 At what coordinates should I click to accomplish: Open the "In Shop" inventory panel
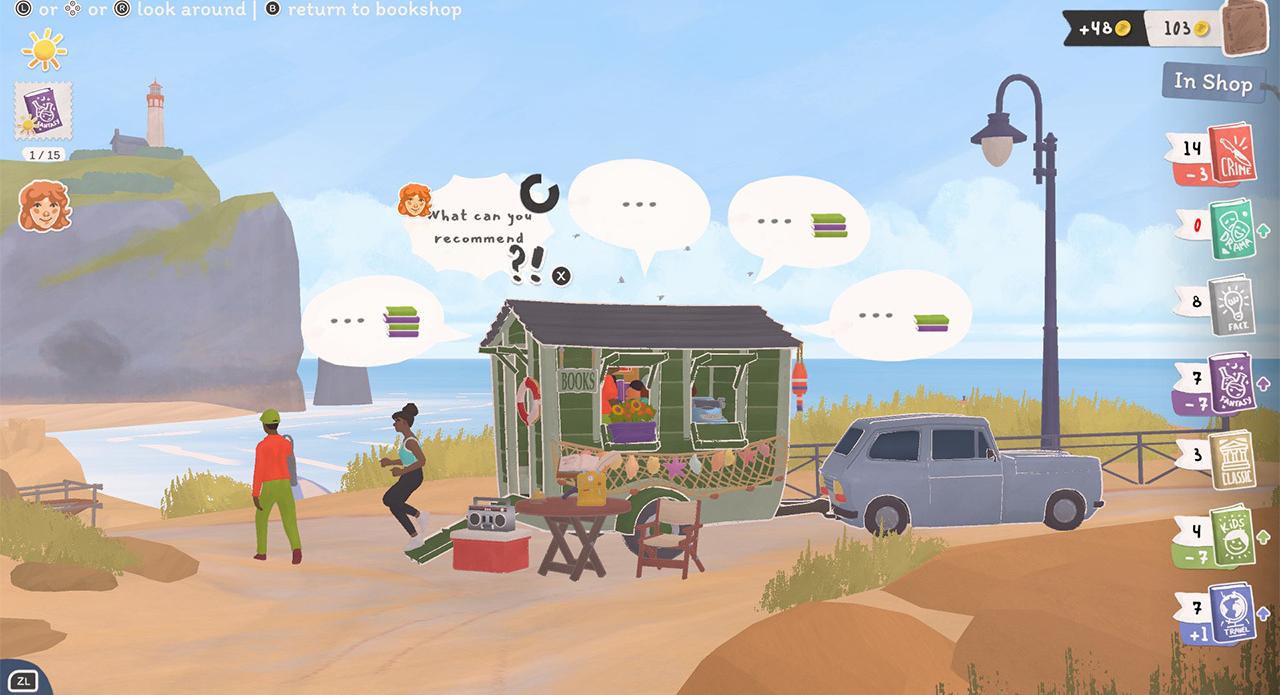point(1212,82)
